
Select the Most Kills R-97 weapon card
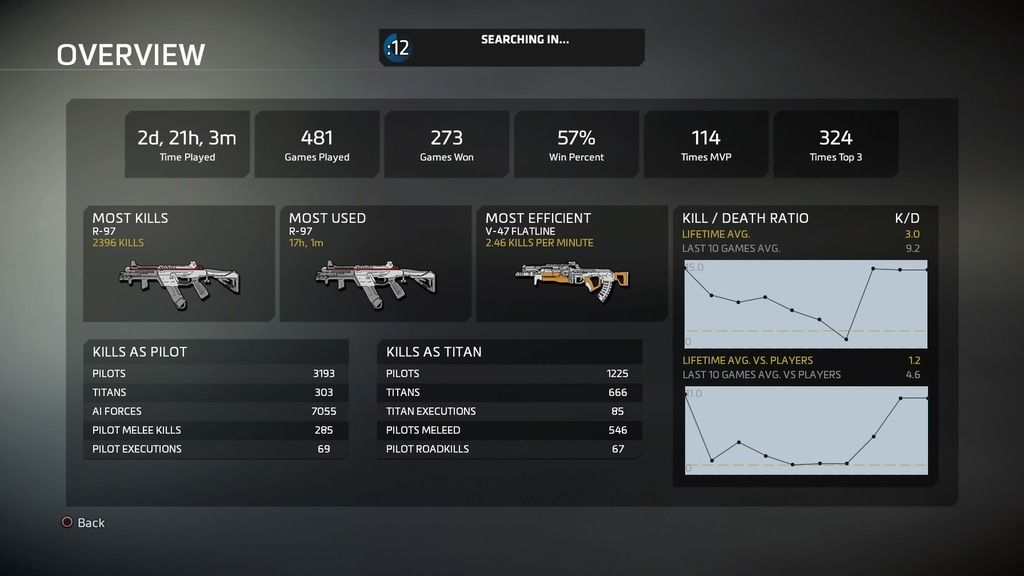(x=179, y=264)
